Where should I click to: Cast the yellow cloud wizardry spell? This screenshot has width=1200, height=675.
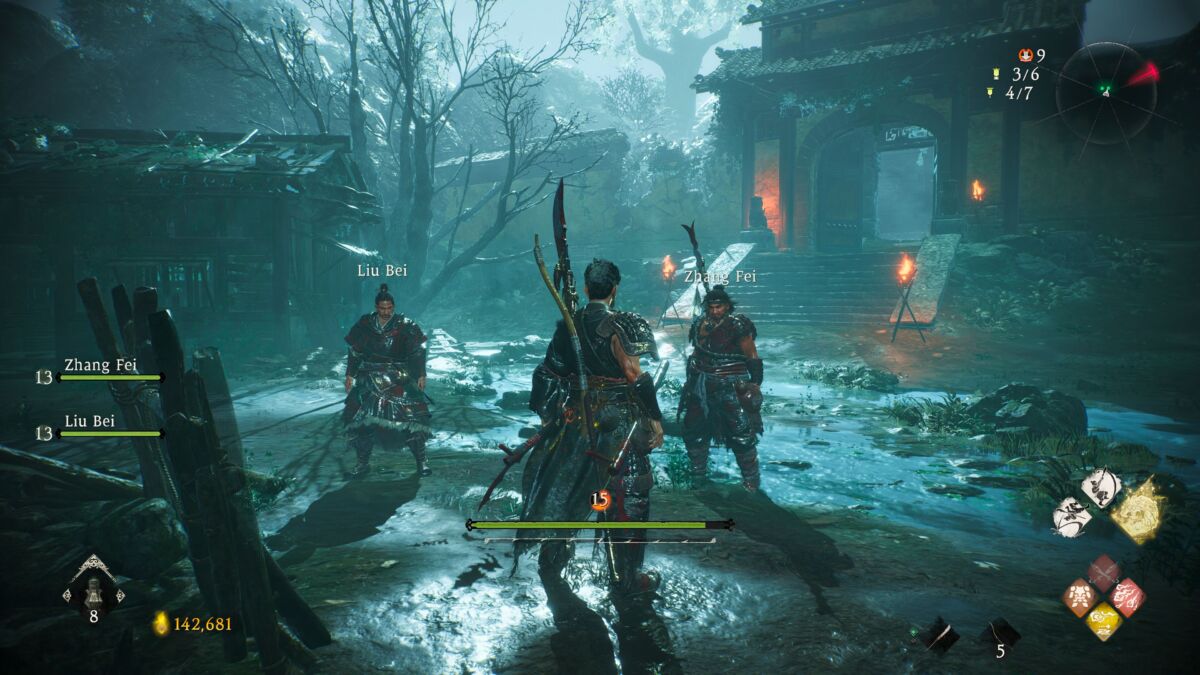click(1104, 621)
